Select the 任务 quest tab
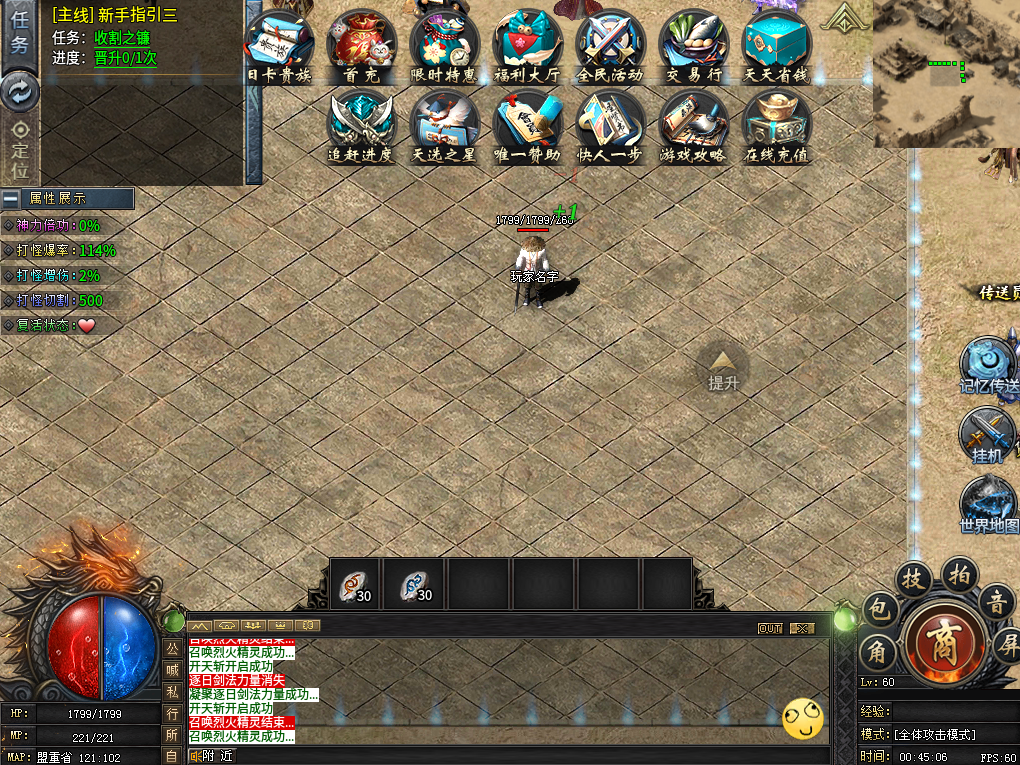 (20, 33)
